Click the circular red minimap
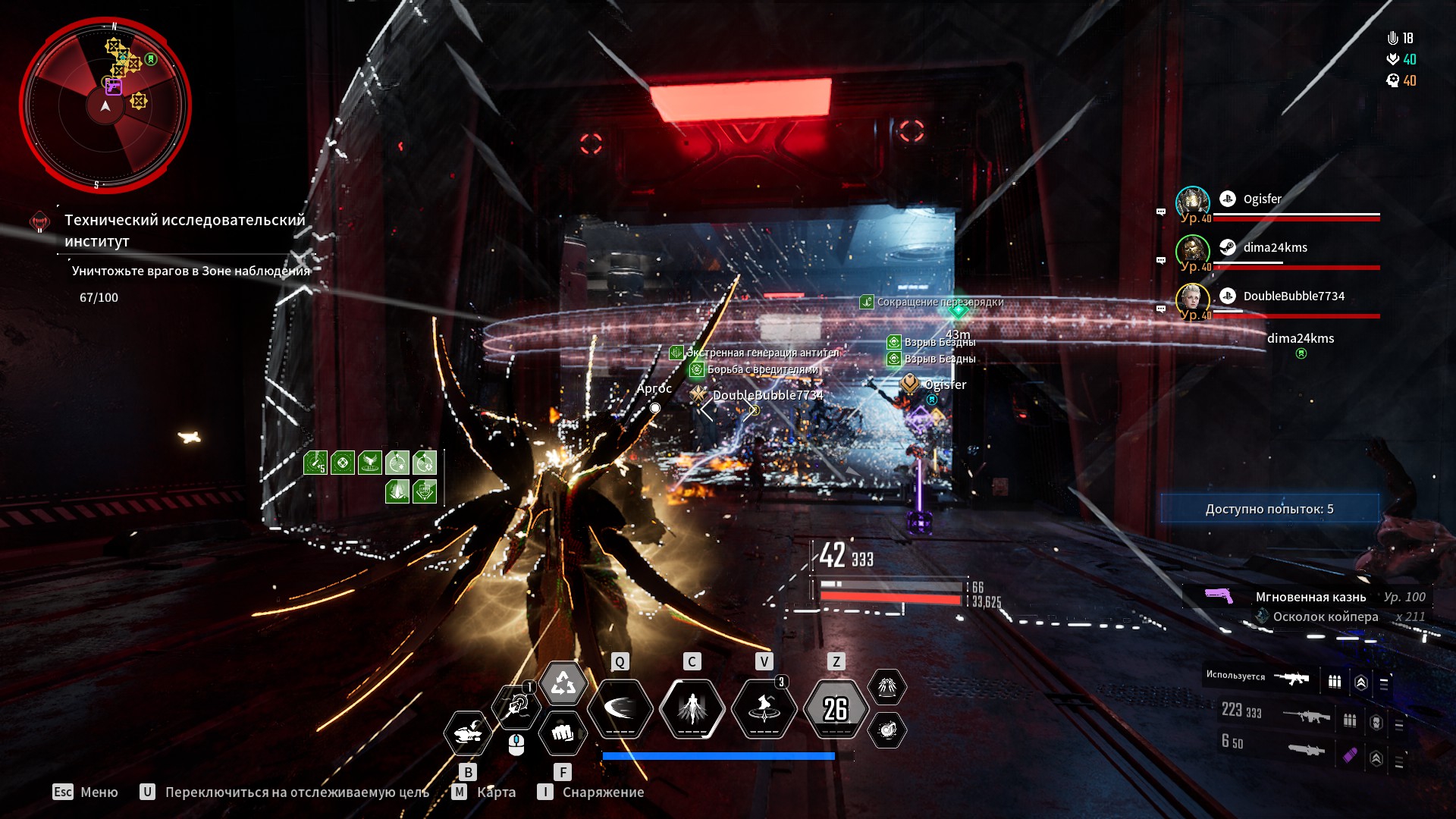 (x=105, y=105)
